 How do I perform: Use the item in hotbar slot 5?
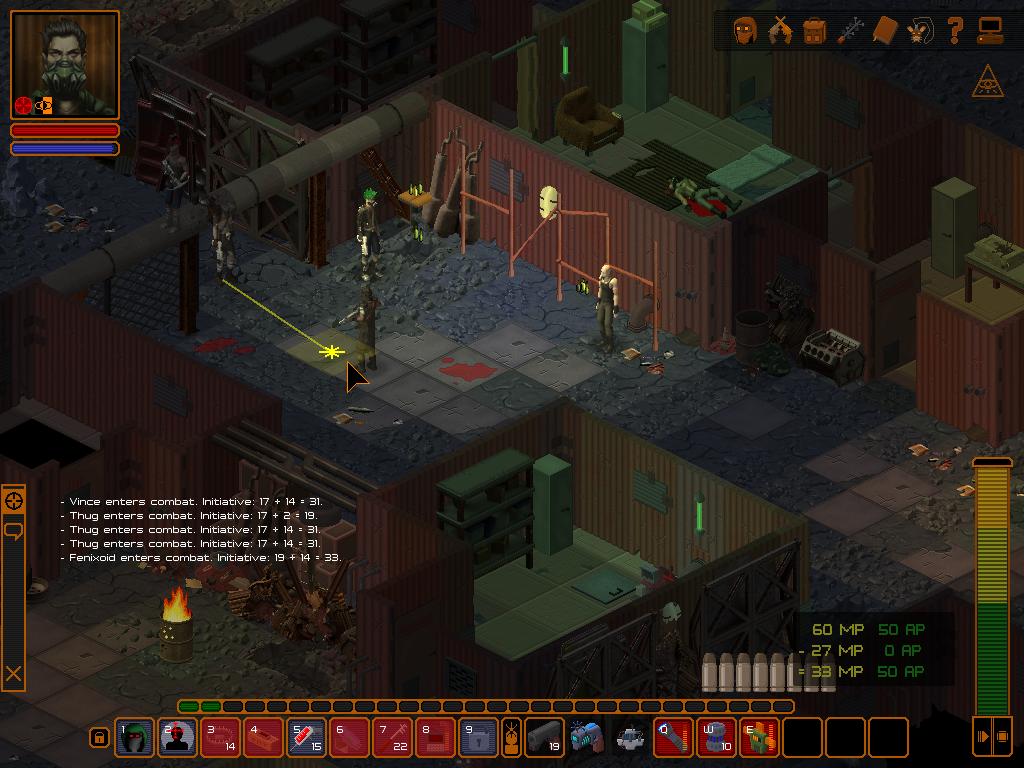306,738
